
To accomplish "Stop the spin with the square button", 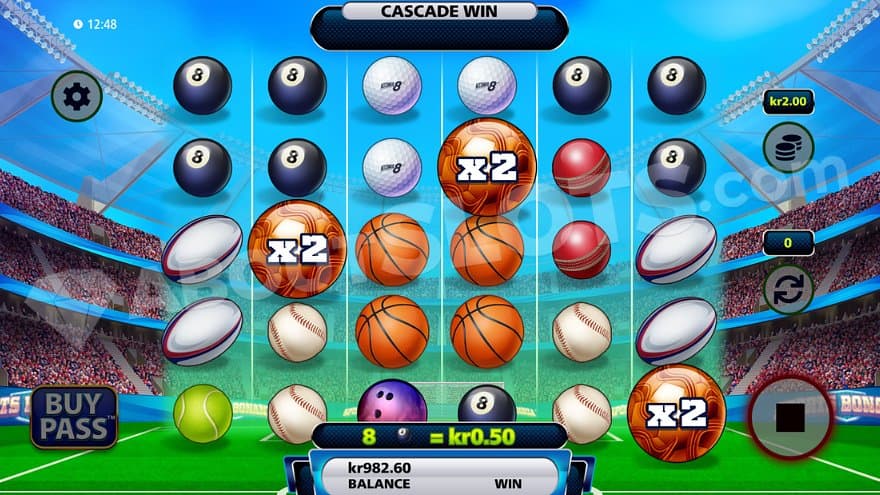I will point(790,418).
